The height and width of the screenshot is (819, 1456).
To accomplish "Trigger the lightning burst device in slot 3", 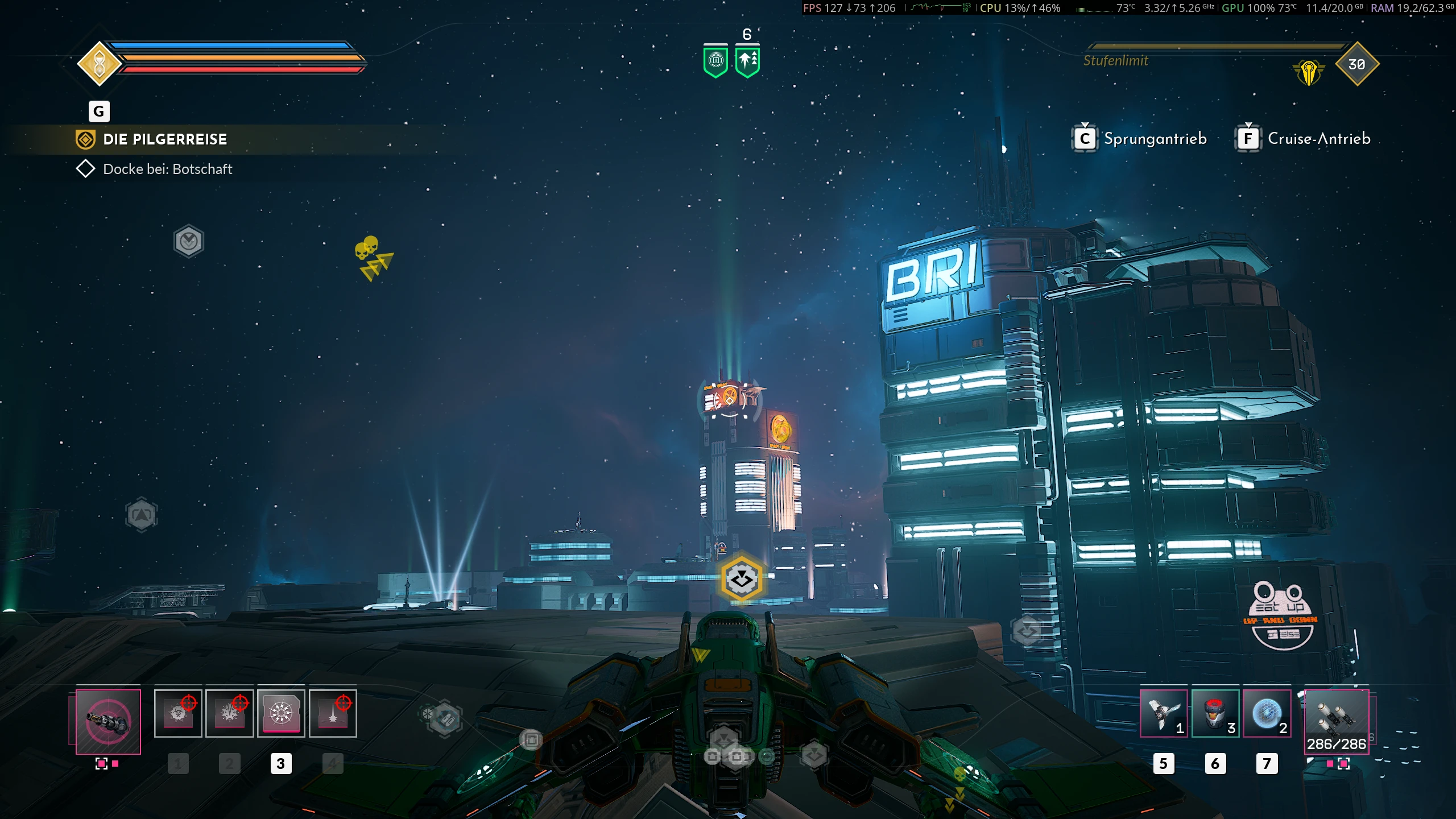I will click(x=281, y=714).
